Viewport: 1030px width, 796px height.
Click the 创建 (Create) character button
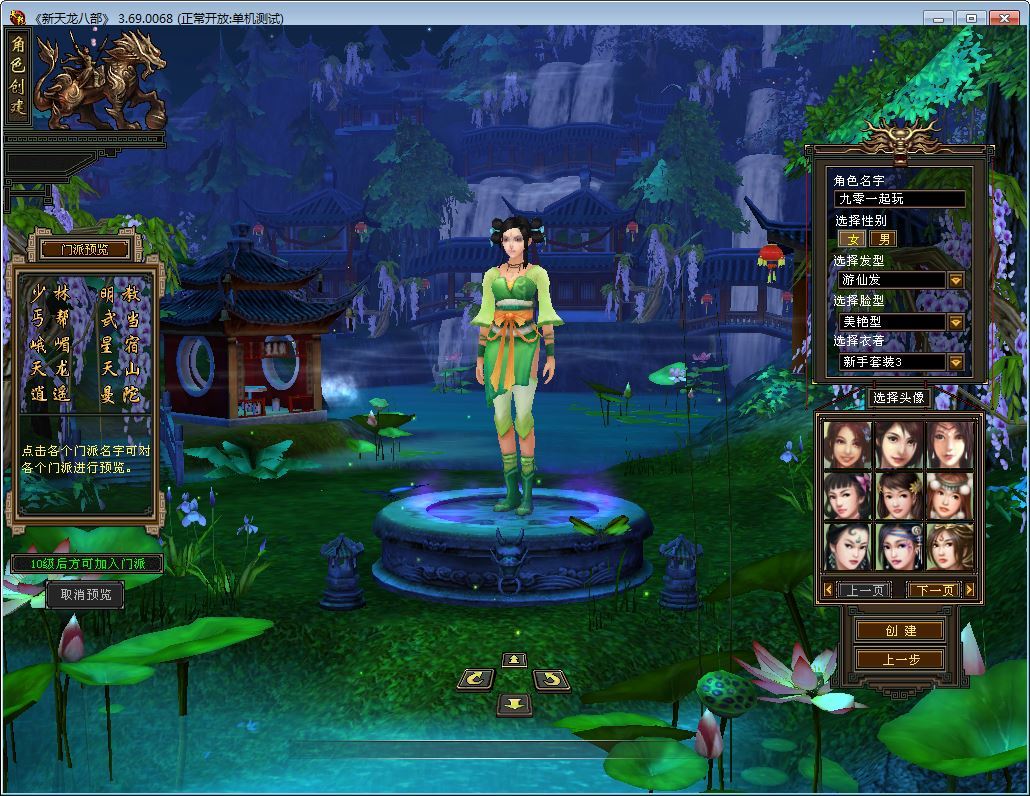coord(900,630)
